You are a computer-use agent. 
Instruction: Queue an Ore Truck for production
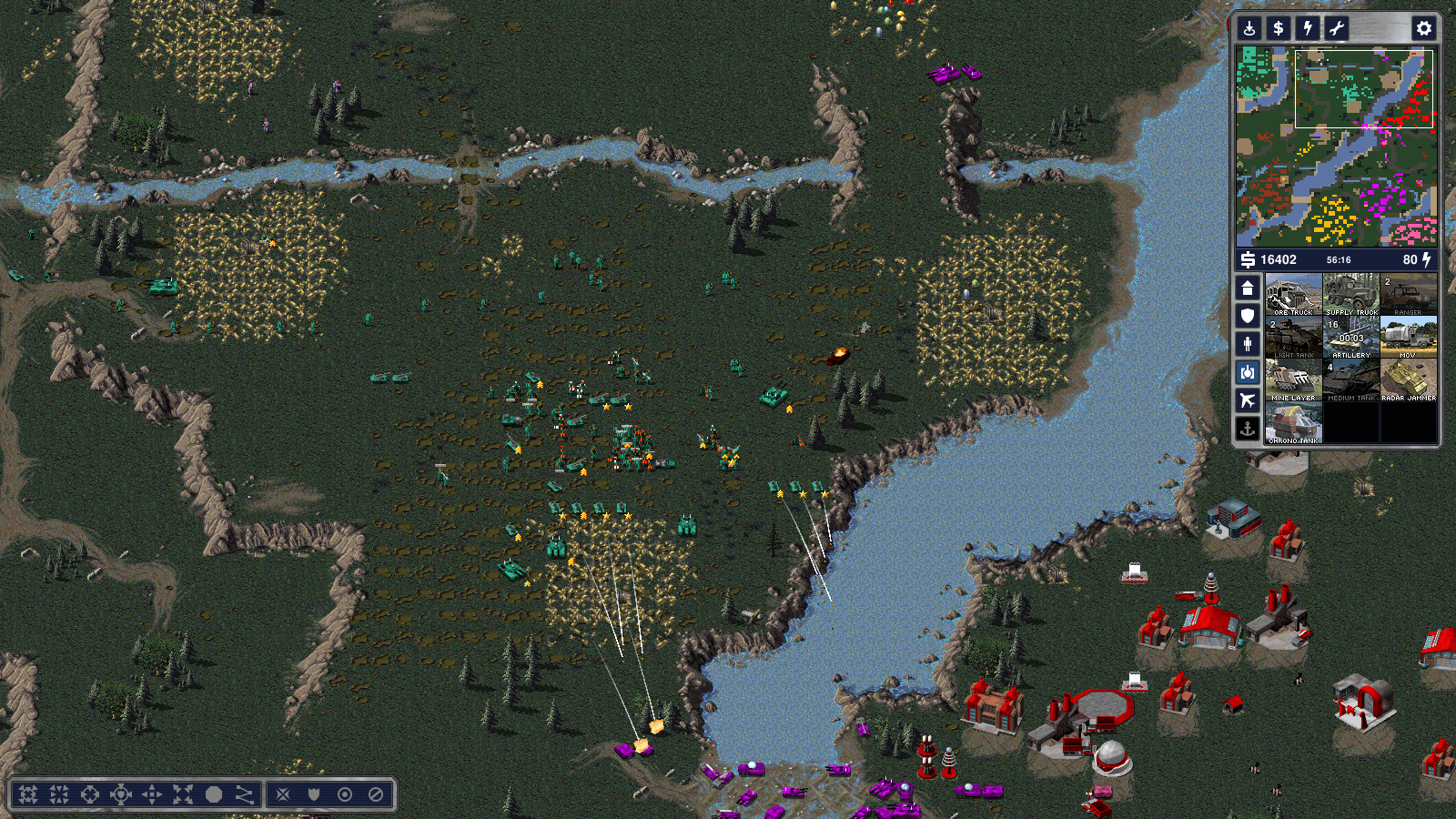[x=1293, y=295]
